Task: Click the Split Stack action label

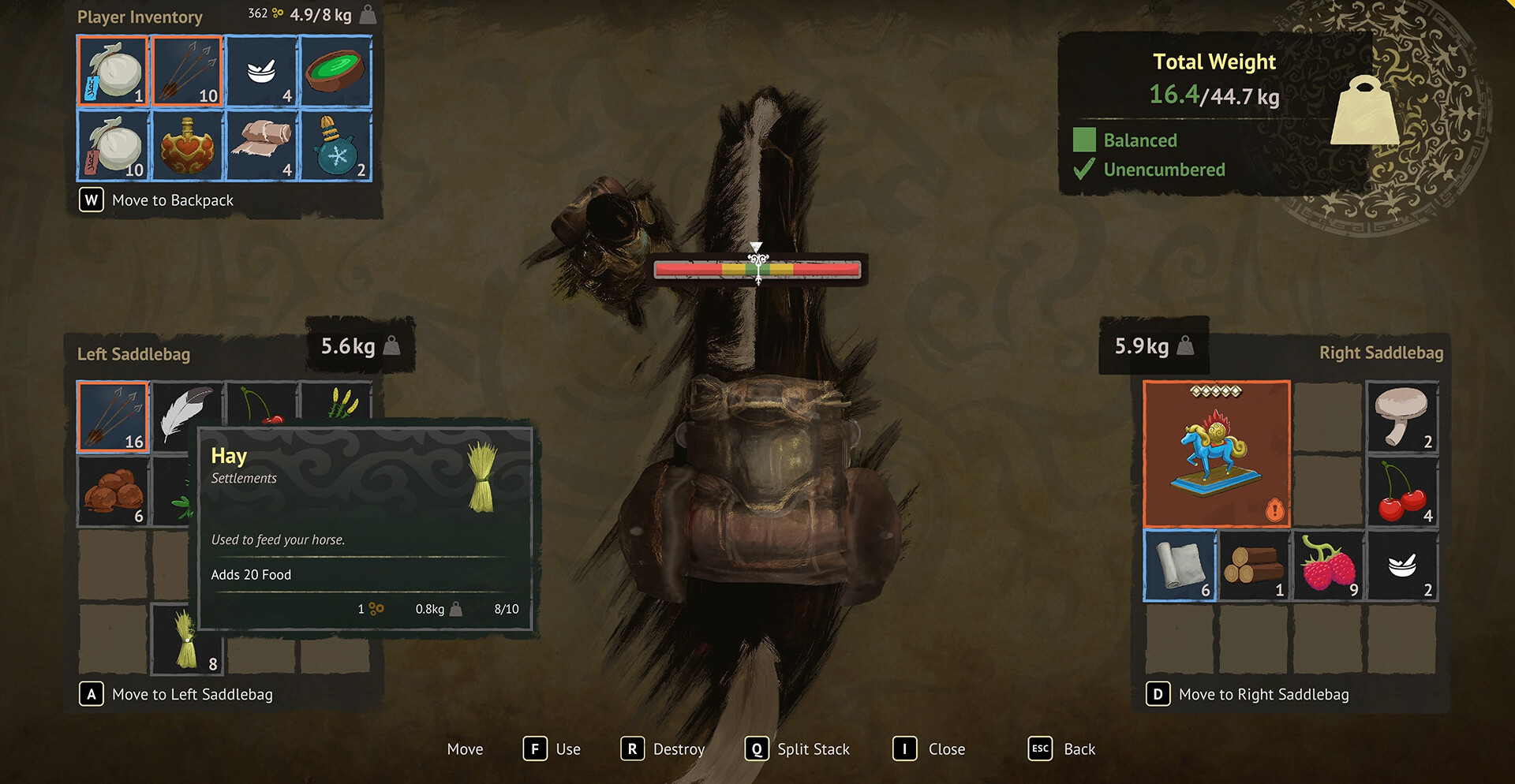Action: pyautogui.click(x=813, y=749)
